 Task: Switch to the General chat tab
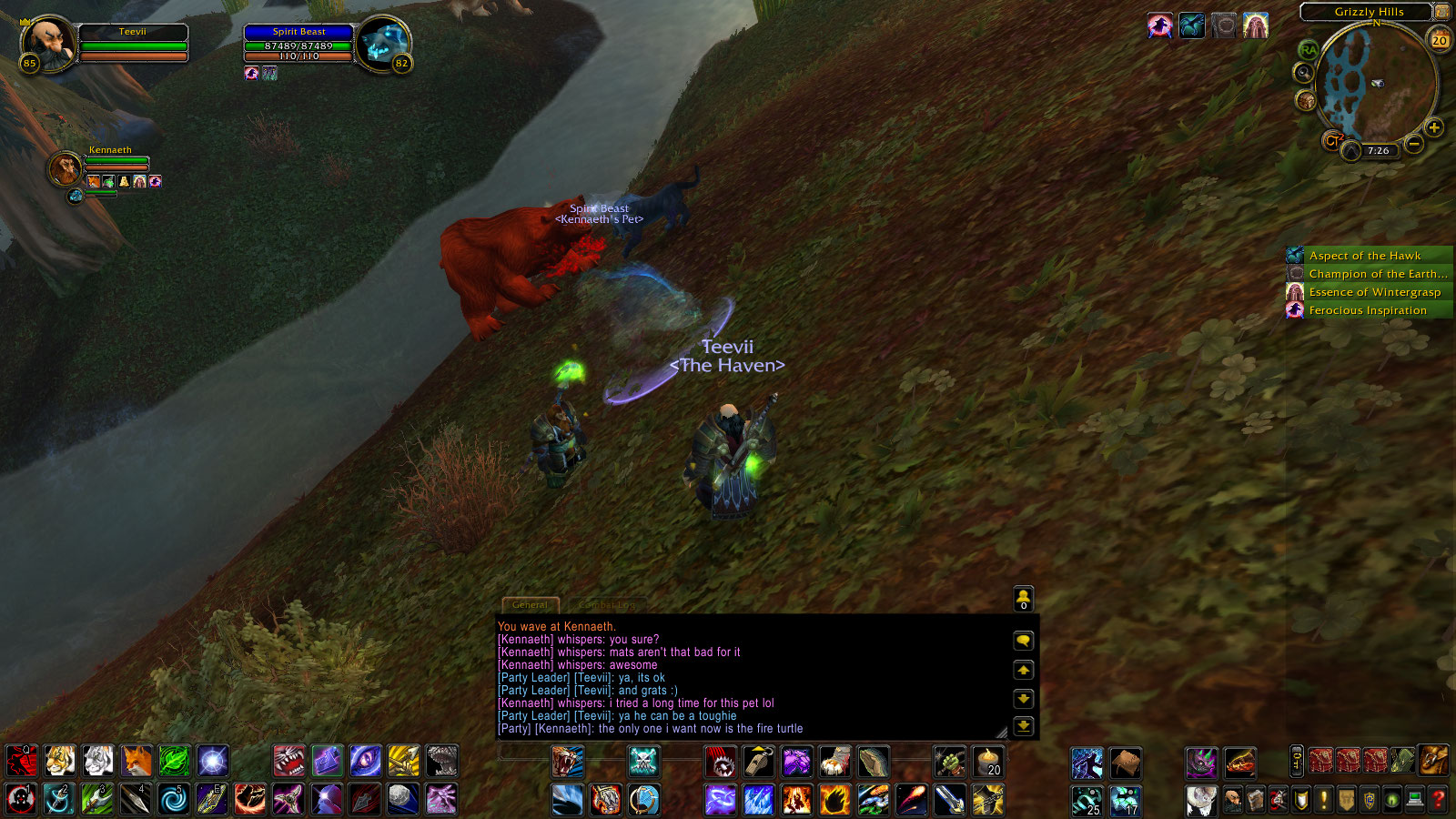point(530,604)
